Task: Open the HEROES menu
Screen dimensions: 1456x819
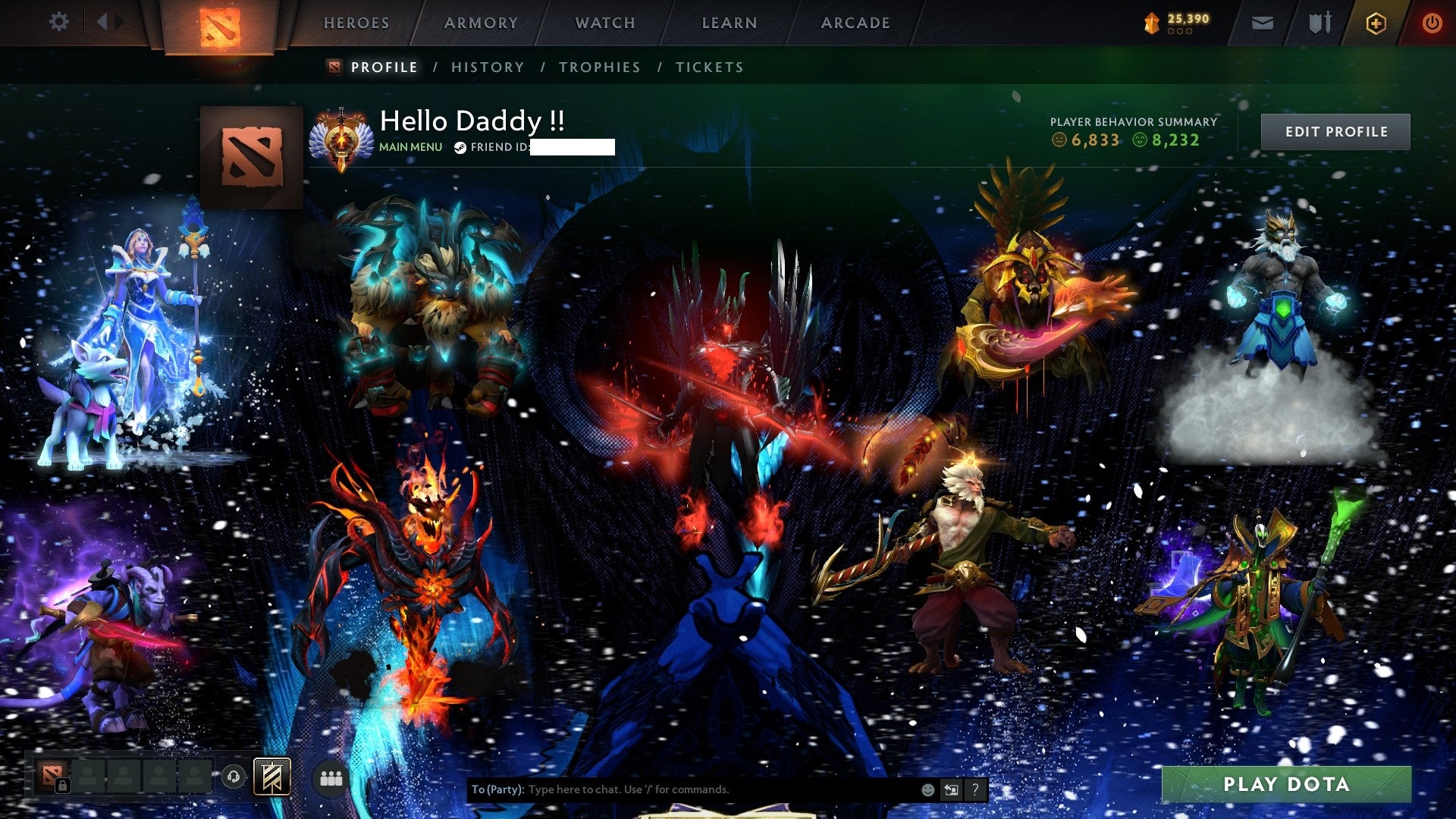Action: tap(356, 23)
